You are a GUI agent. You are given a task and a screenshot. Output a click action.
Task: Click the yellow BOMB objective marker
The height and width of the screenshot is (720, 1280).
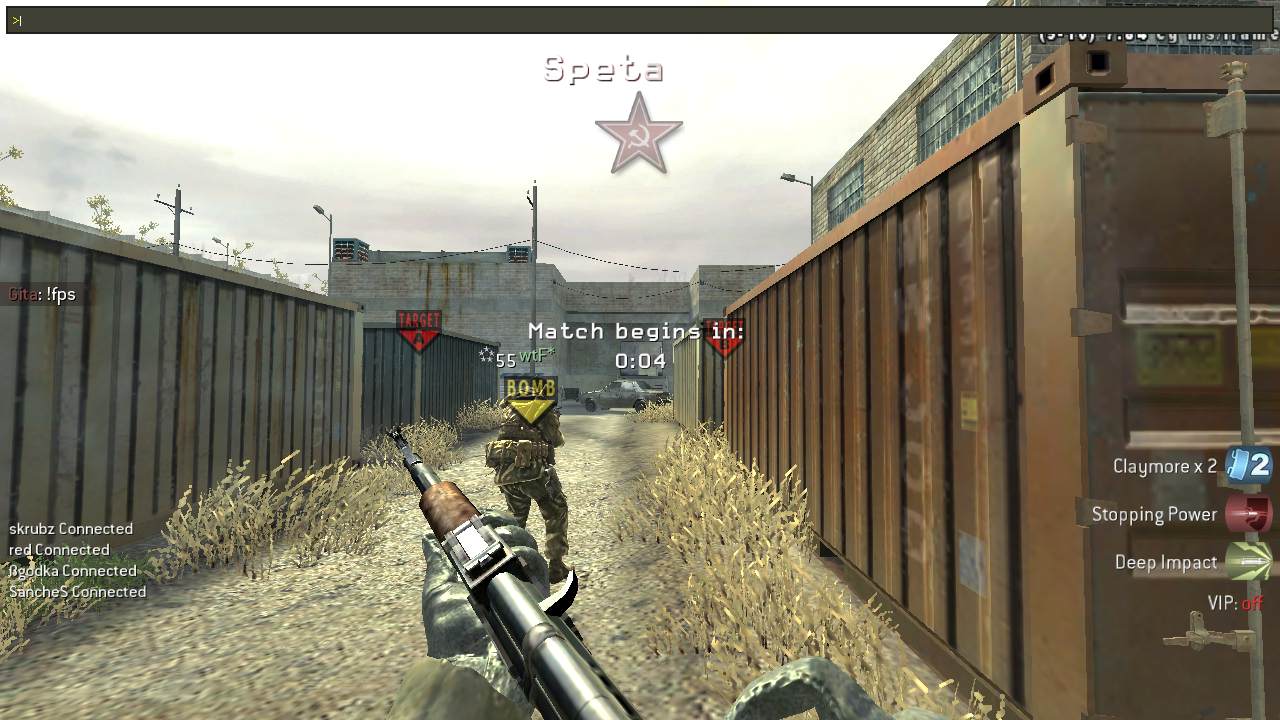[x=530, y=399]
